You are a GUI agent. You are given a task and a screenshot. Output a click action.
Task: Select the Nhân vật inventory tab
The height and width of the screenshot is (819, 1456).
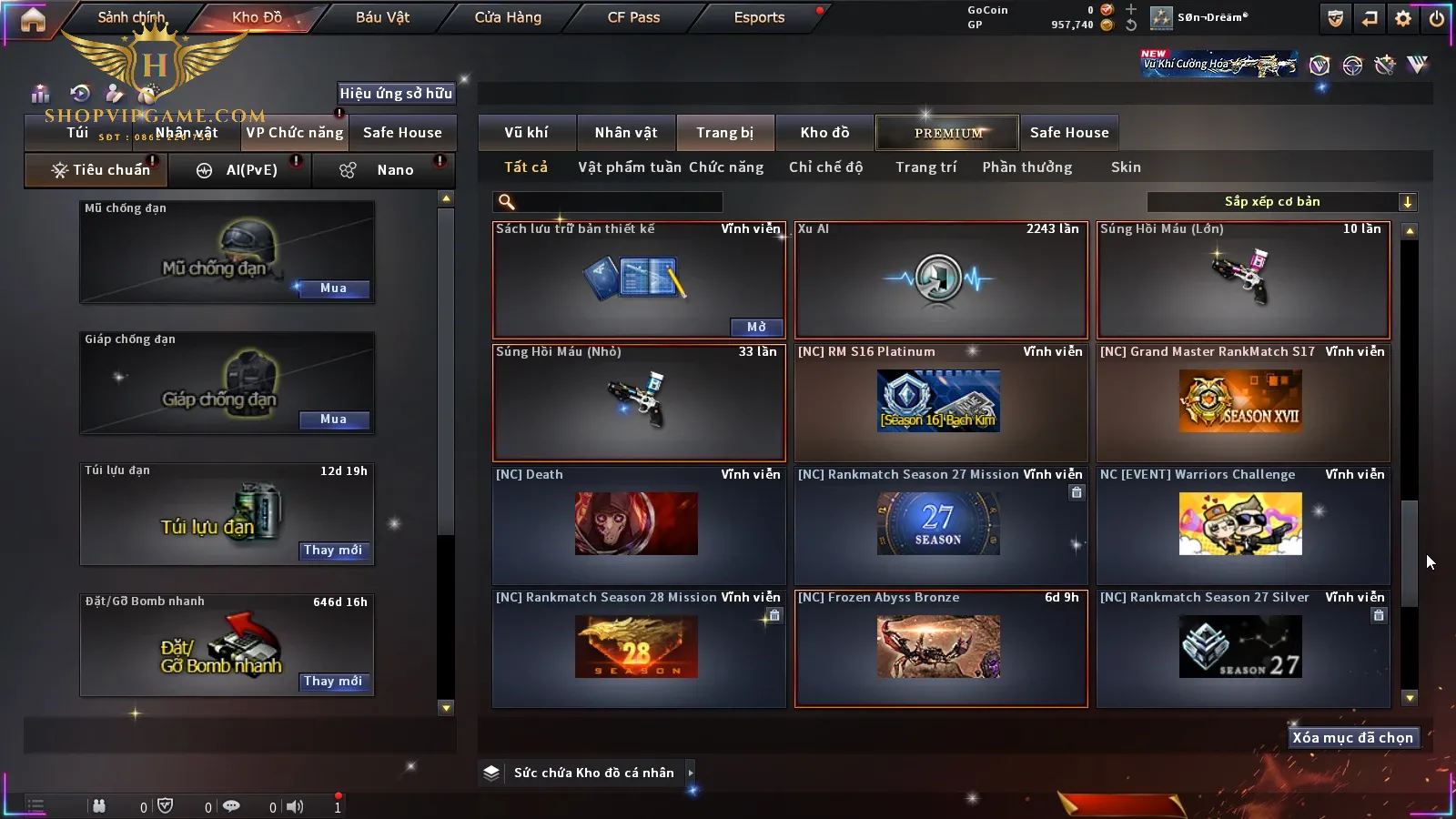click(626, 133)
